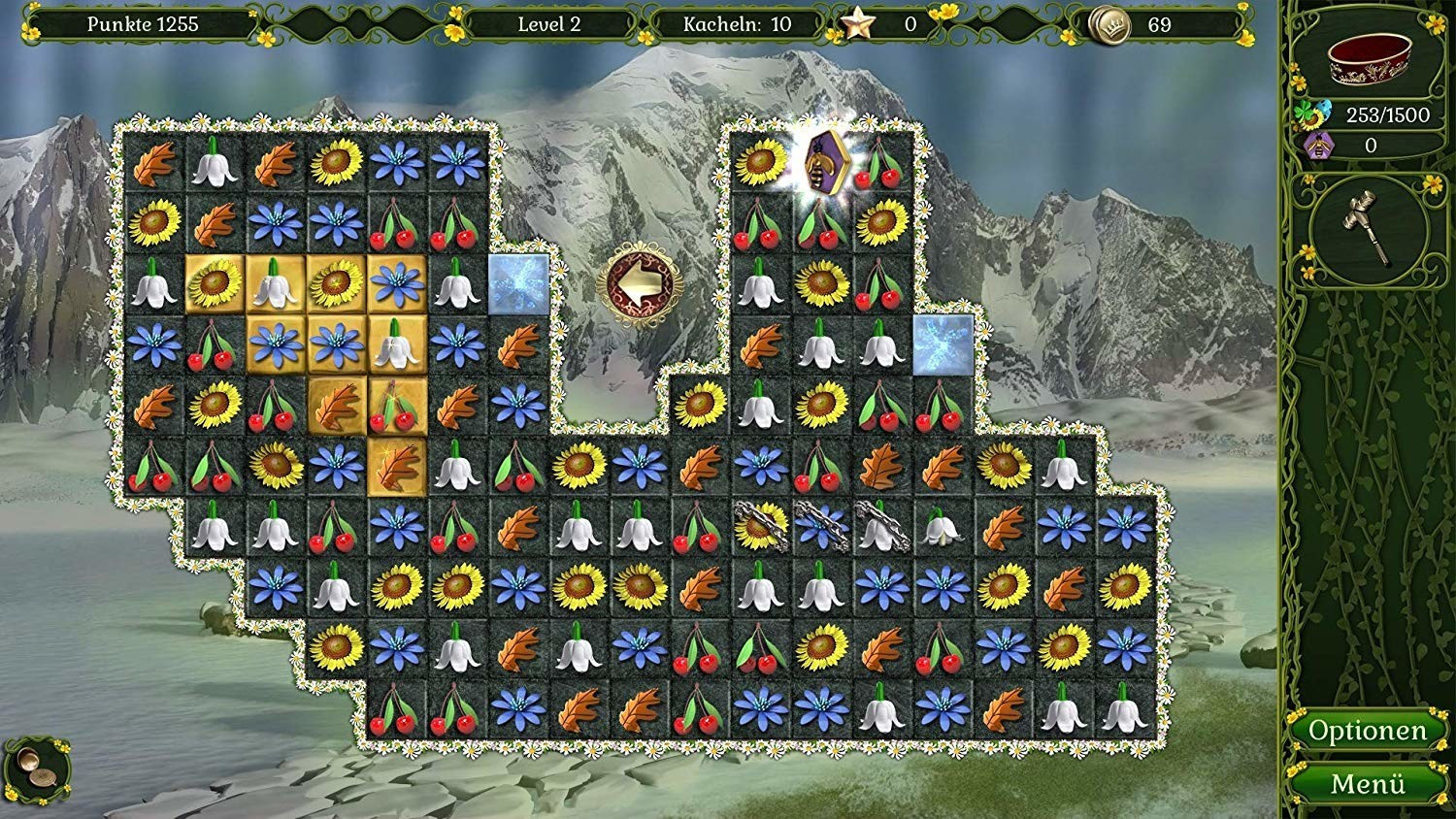Click the coin pouch icon
This screenshot has width=1456, height=819.
pyautogui.click(x=37, y=766)
